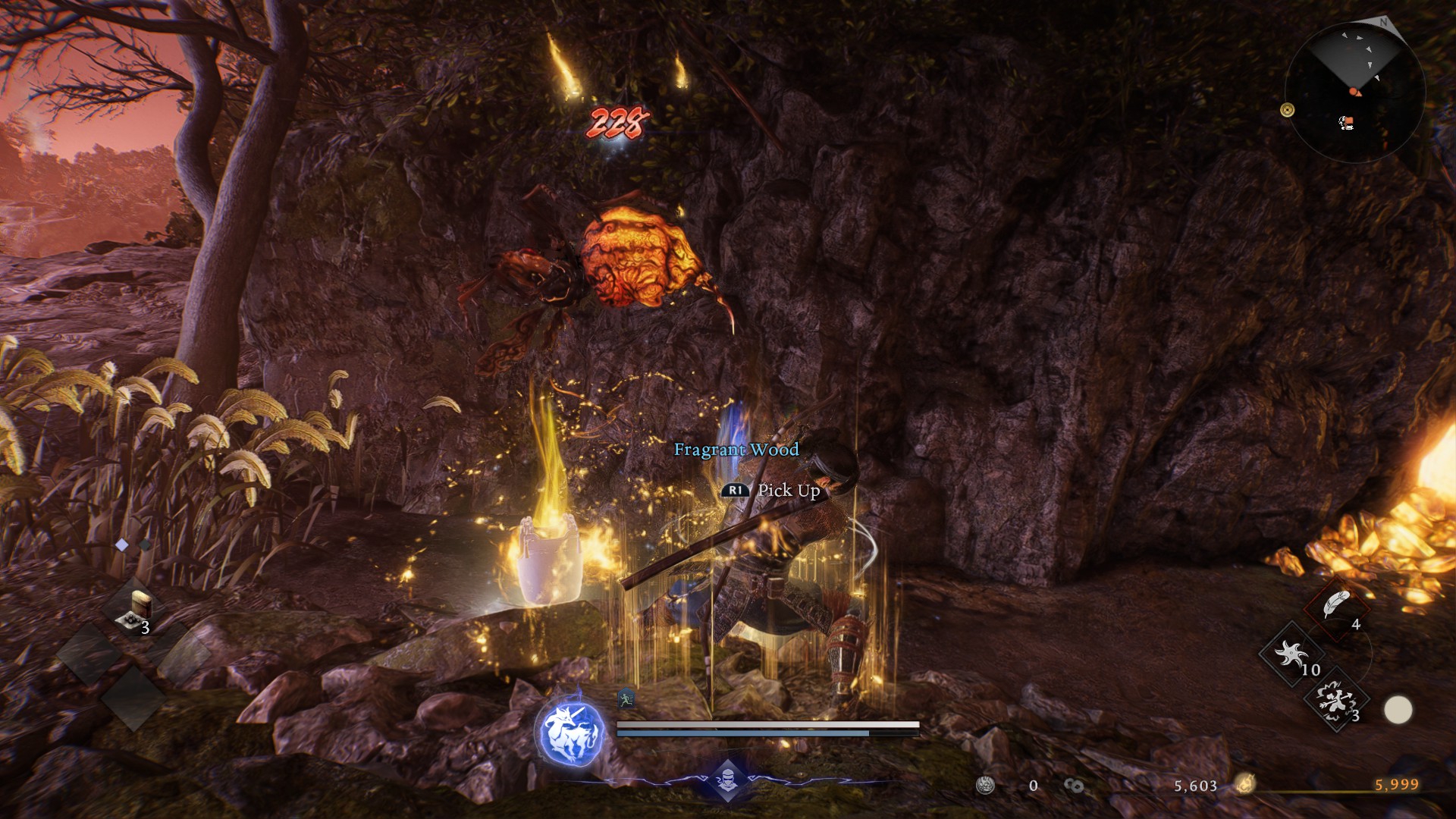This screenshot has width=1456, height=819.
Task: Click the silver coin currency icon
Action: click(985, 786)
